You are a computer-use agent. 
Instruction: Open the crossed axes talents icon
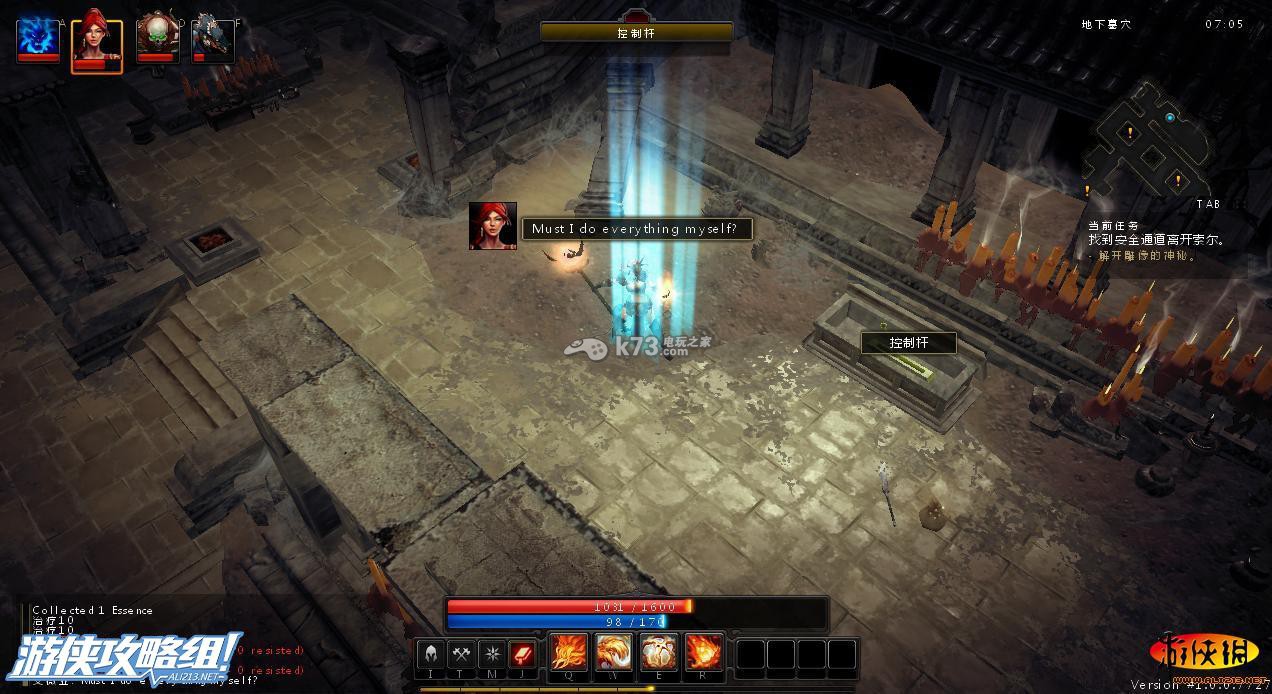tap(461, 655)
